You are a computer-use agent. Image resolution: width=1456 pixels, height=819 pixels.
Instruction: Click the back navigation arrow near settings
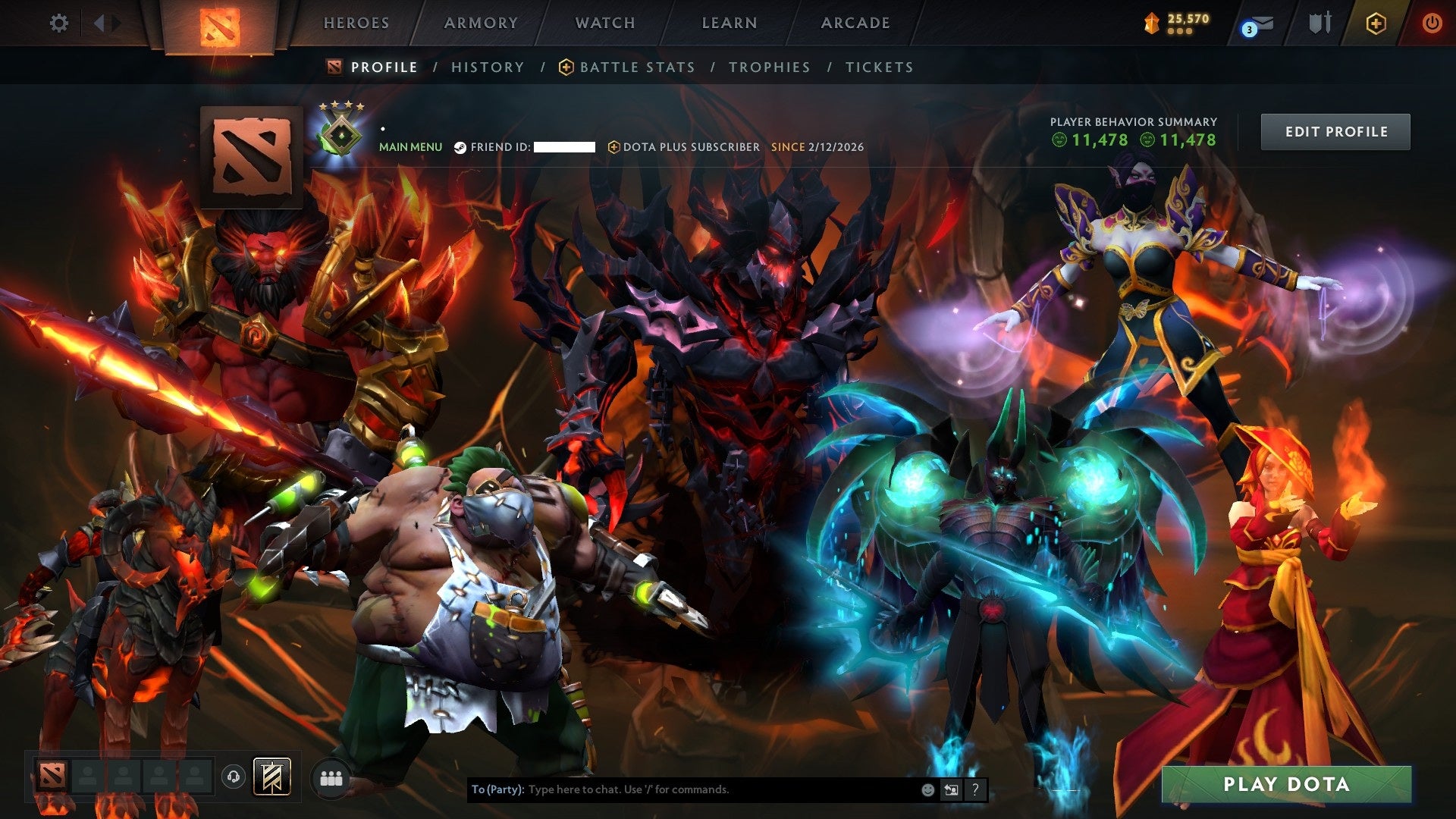(x=99, y=23)
